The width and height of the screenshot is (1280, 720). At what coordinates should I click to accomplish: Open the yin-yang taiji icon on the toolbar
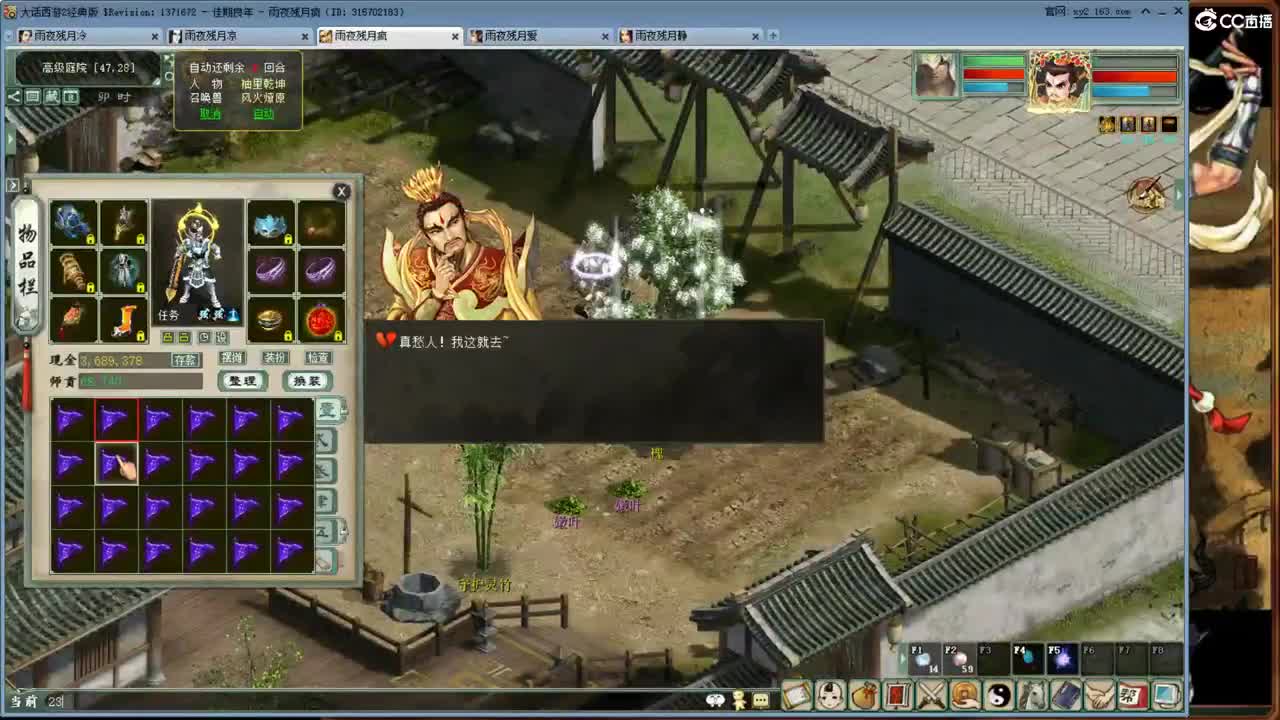[x=1000, y=697]
